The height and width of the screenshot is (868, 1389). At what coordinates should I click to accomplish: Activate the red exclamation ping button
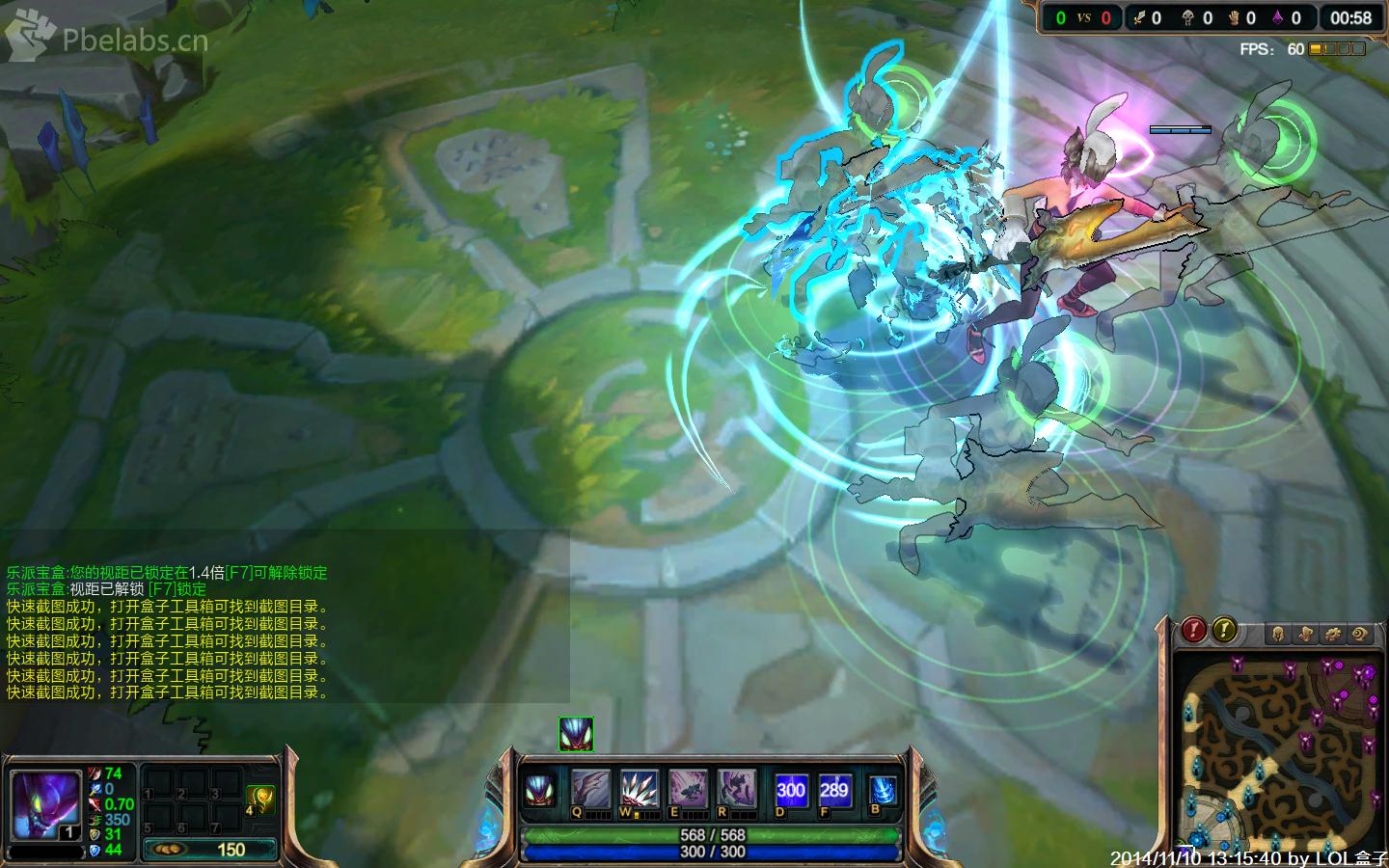tap(1193, 631)
